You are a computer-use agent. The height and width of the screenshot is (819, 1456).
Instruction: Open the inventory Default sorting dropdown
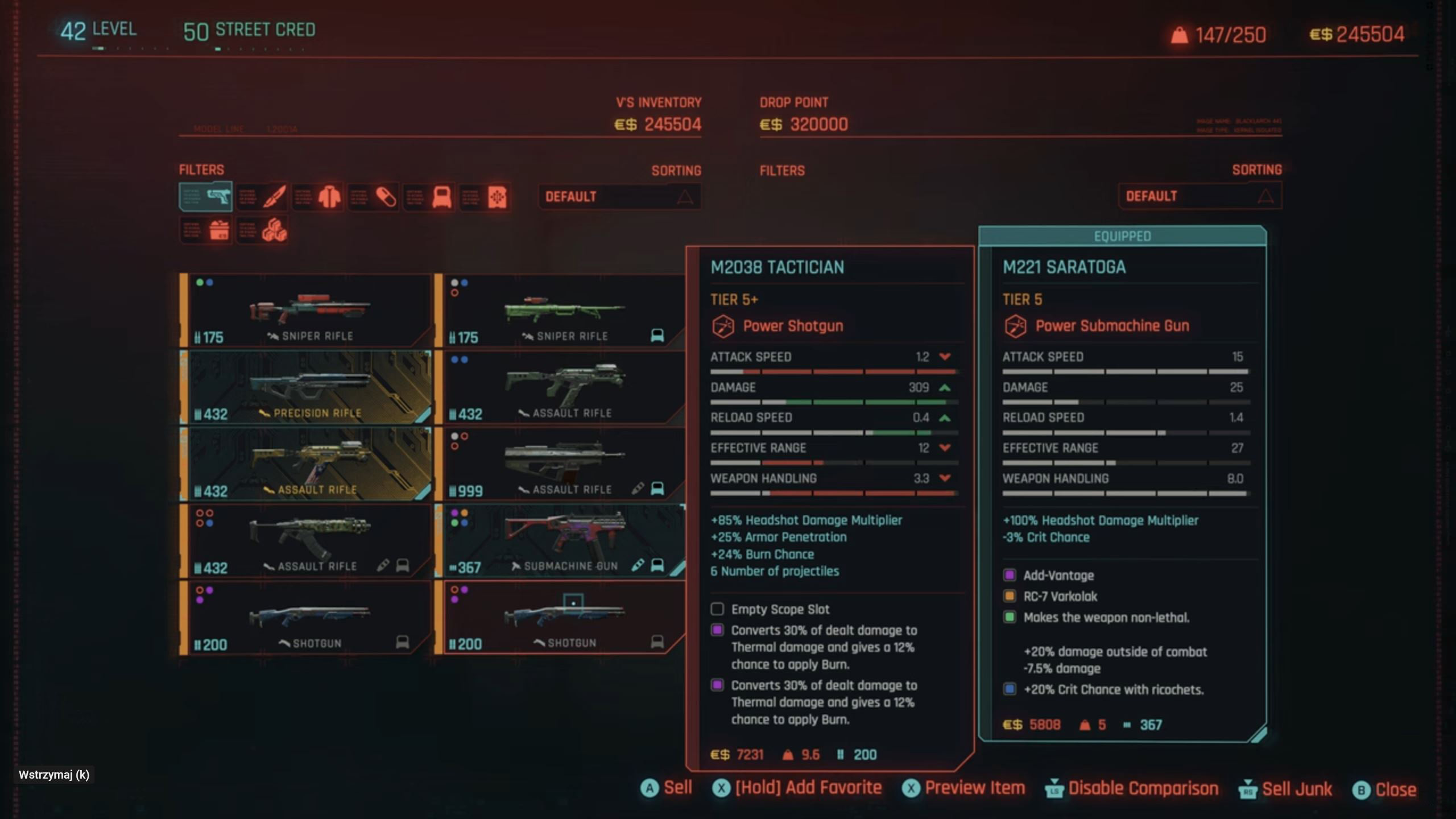[x=619, y=197]
